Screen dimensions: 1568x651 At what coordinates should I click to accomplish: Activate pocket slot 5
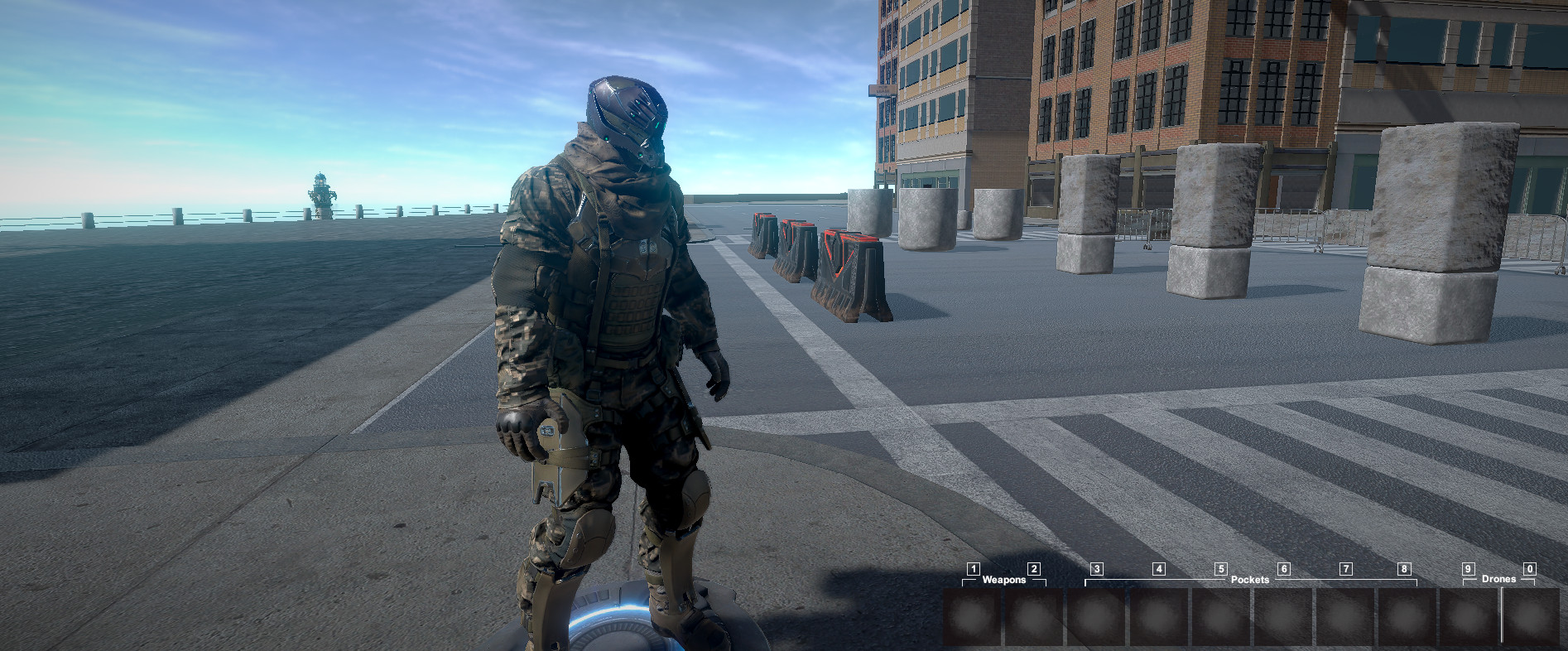point(1221,617)
